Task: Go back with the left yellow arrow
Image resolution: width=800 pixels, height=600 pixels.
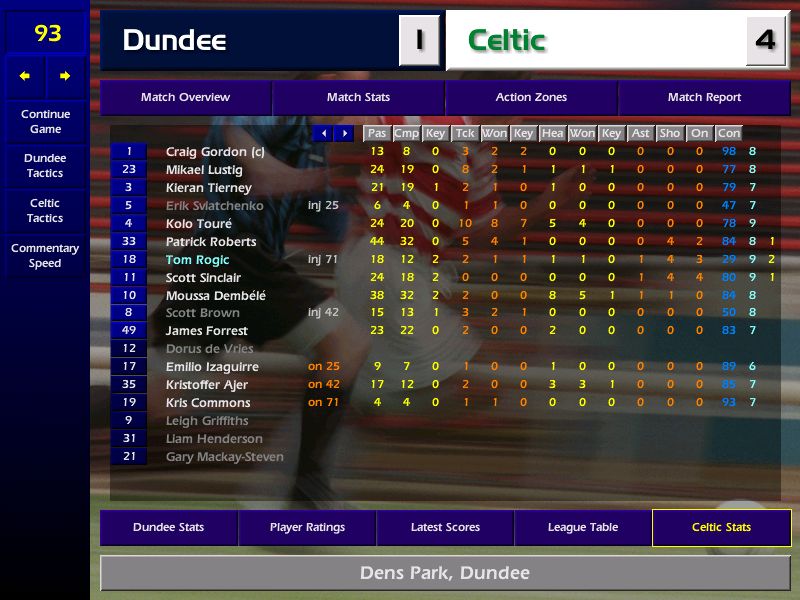Action: pos(25,76)
